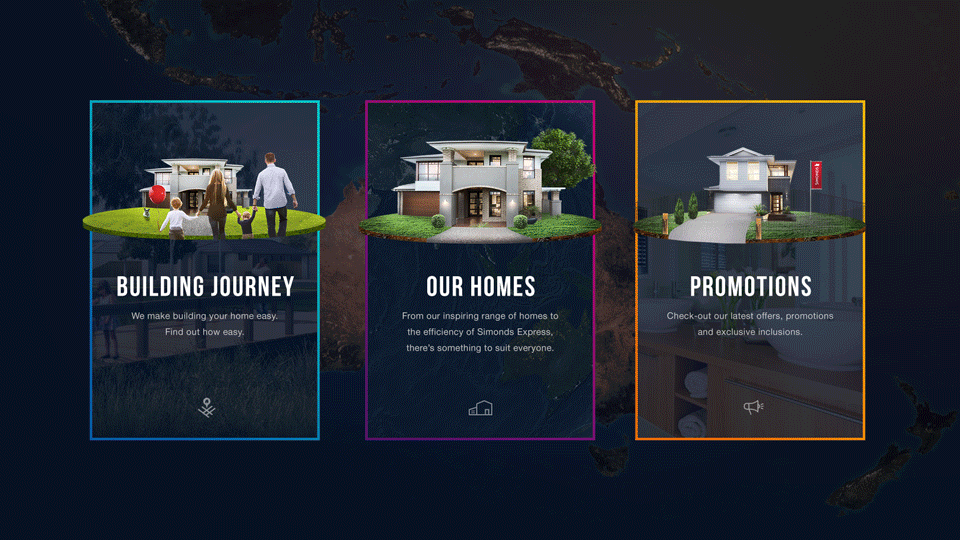Viewport: 960px width, 540px height.
Task: Click the megaphone icon
Action: (753, 407)
